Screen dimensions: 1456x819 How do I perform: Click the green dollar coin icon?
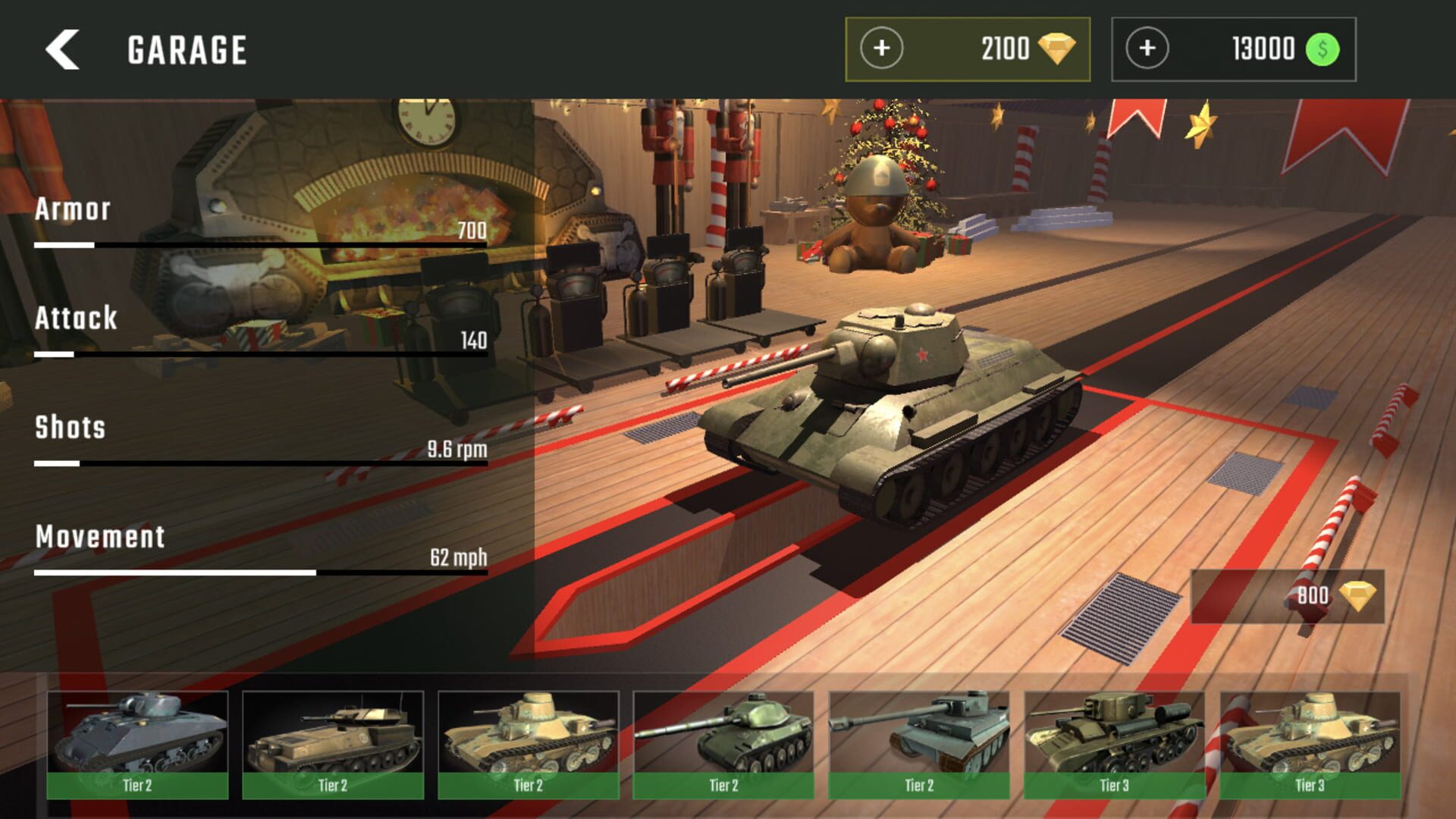(x=1323, y=49)
